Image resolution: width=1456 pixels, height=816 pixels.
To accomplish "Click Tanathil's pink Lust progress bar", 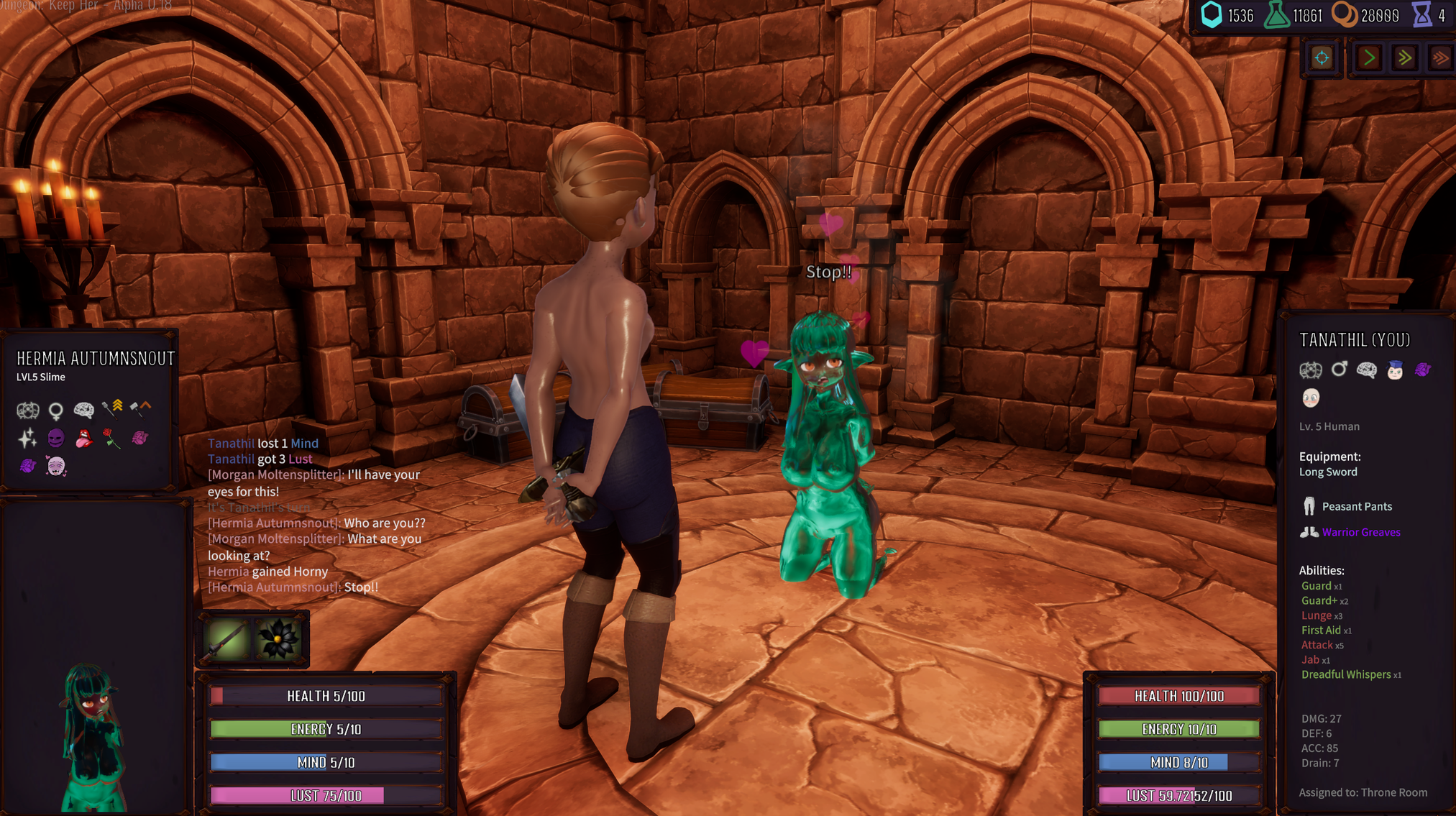I will click(x=1178, y=795).
